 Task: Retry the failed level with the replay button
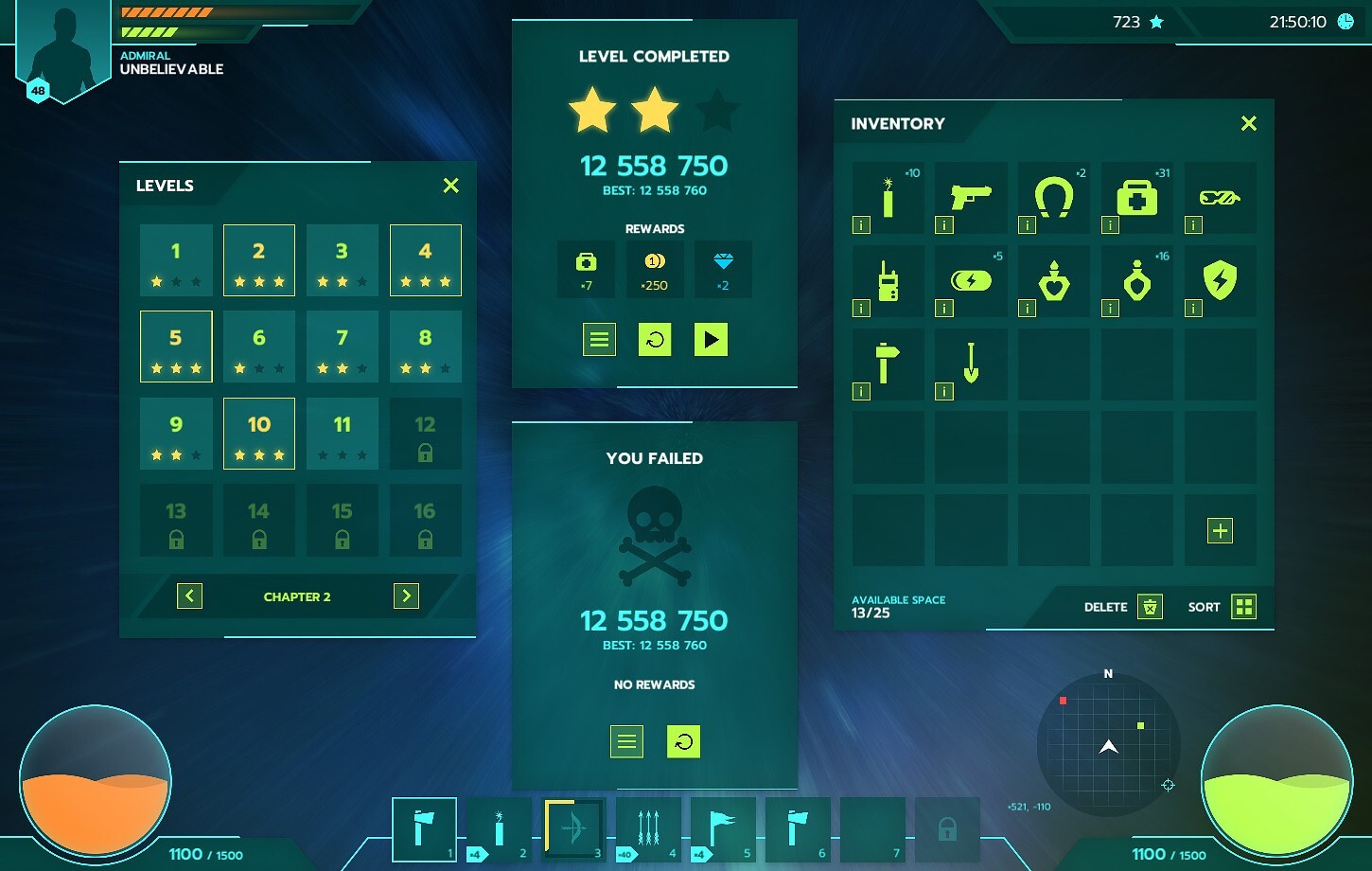pos(683,741)
